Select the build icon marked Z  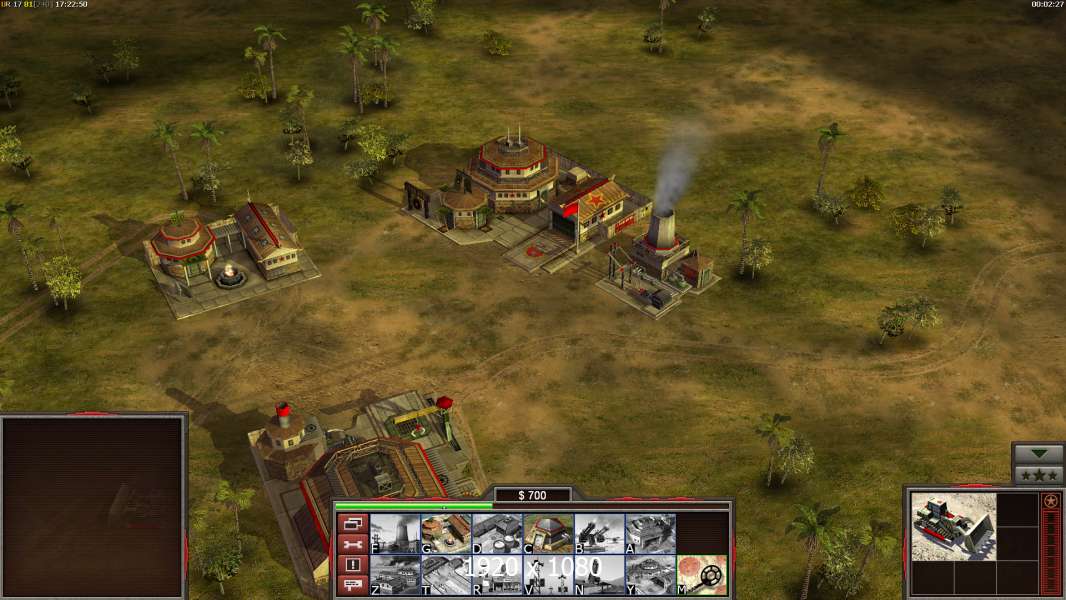click(x=395, y=575)
